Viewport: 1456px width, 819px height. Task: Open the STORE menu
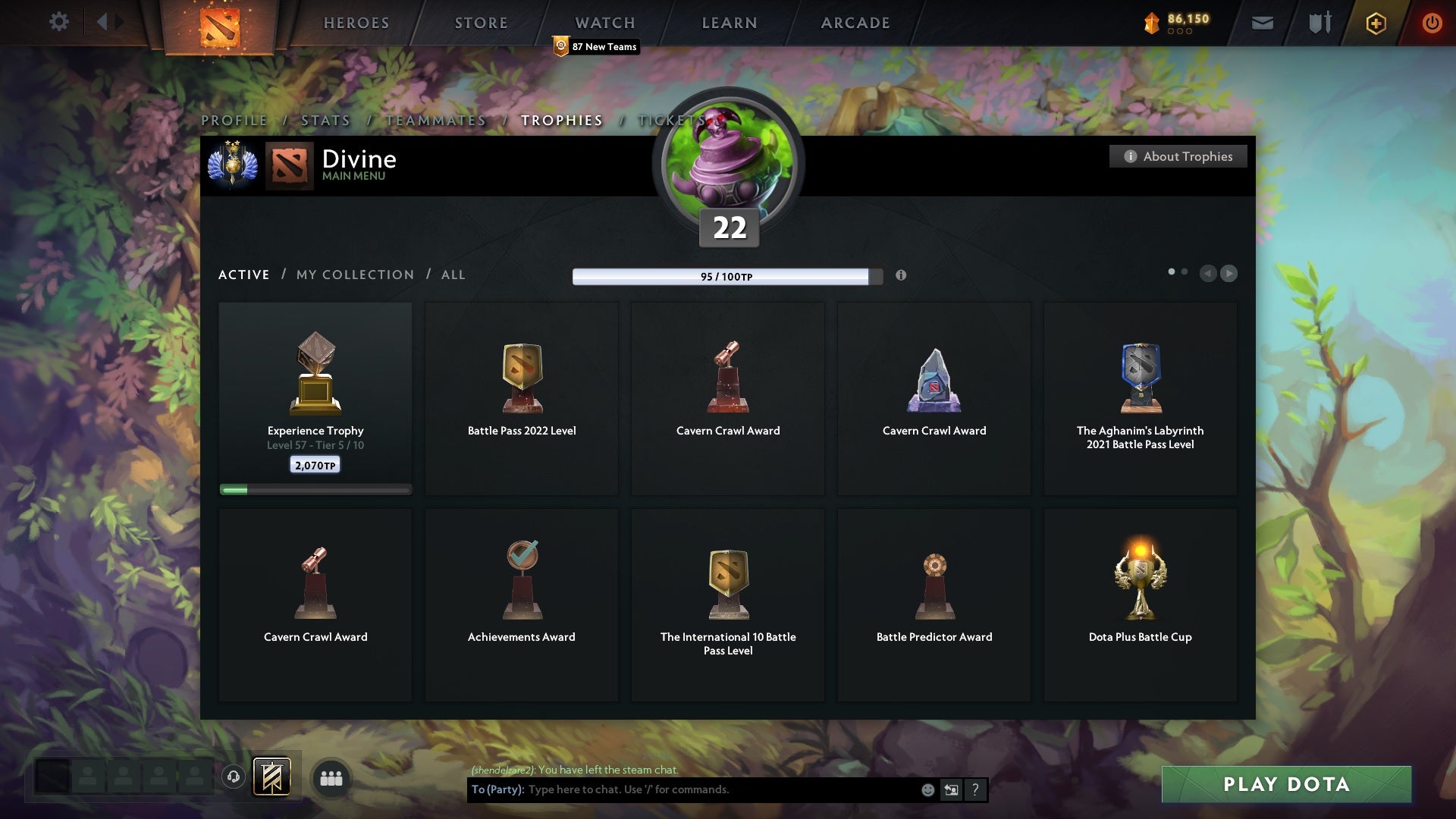[x=481, y=22]
